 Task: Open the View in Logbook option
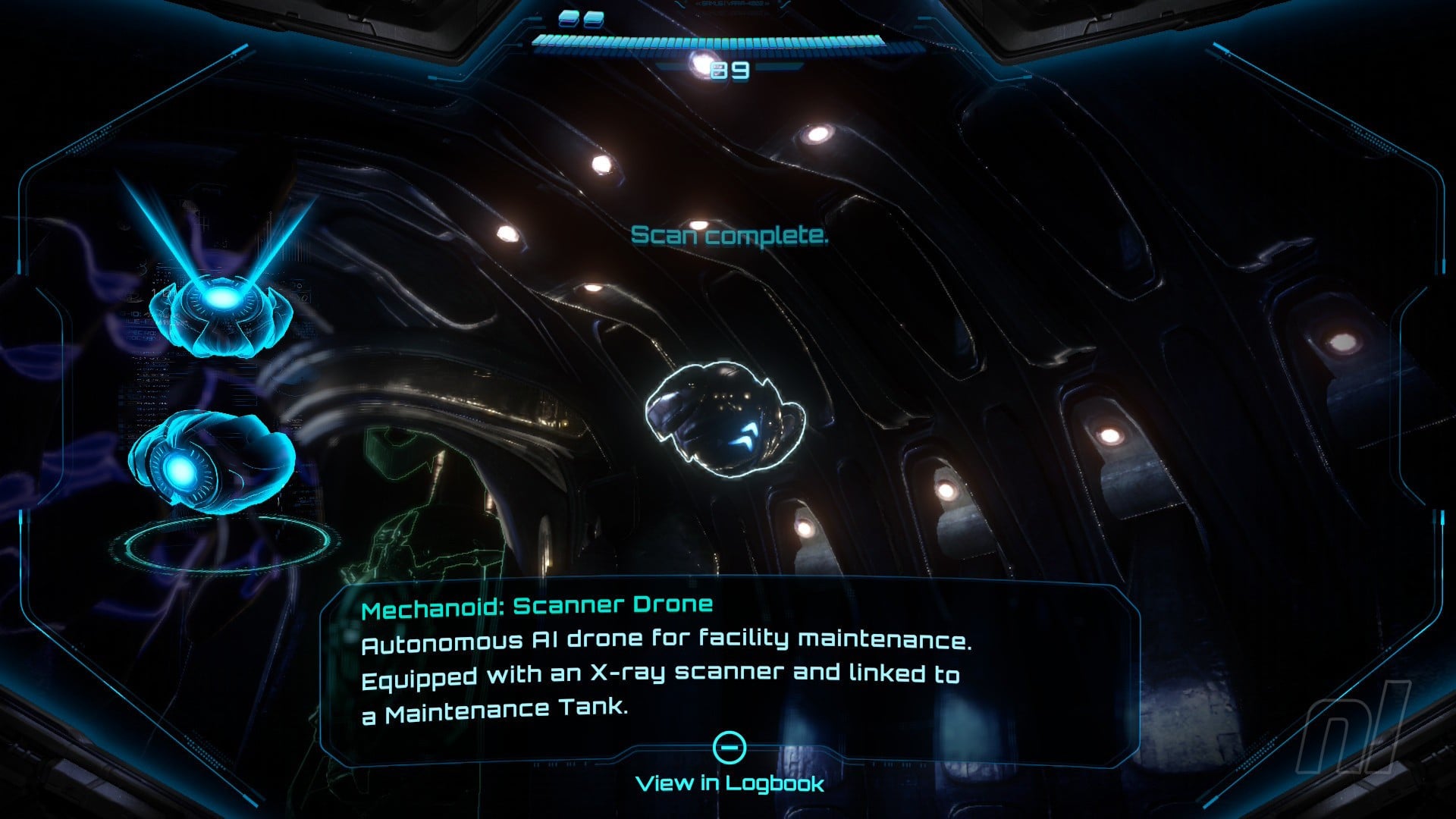[x=730, y=782]
